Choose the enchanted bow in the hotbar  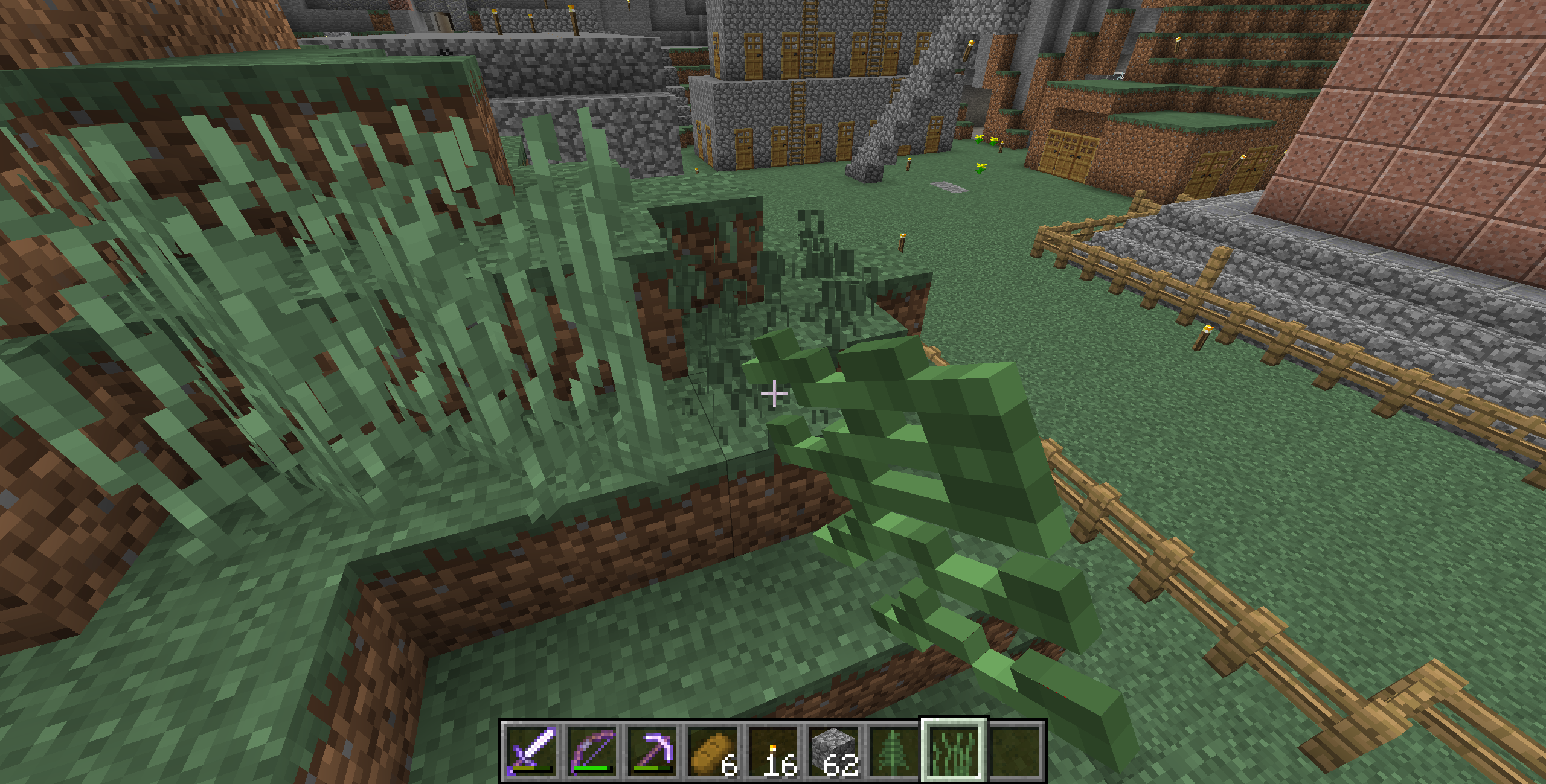tap(591, 751)
